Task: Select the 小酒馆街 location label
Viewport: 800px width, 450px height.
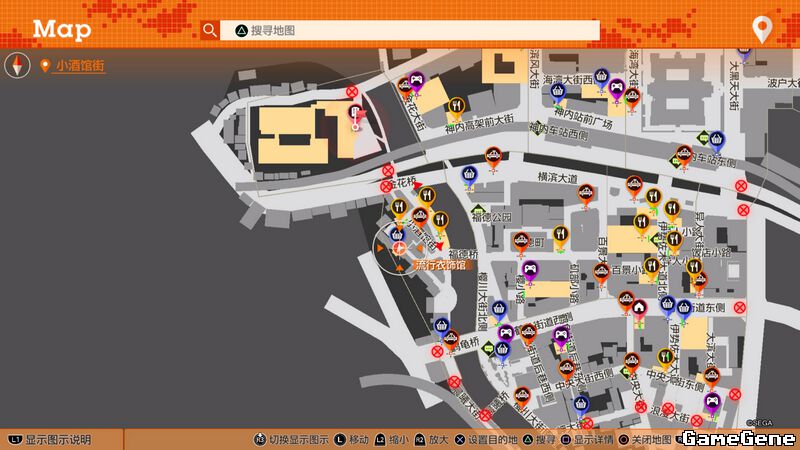Action: click(x=80, y=66)
